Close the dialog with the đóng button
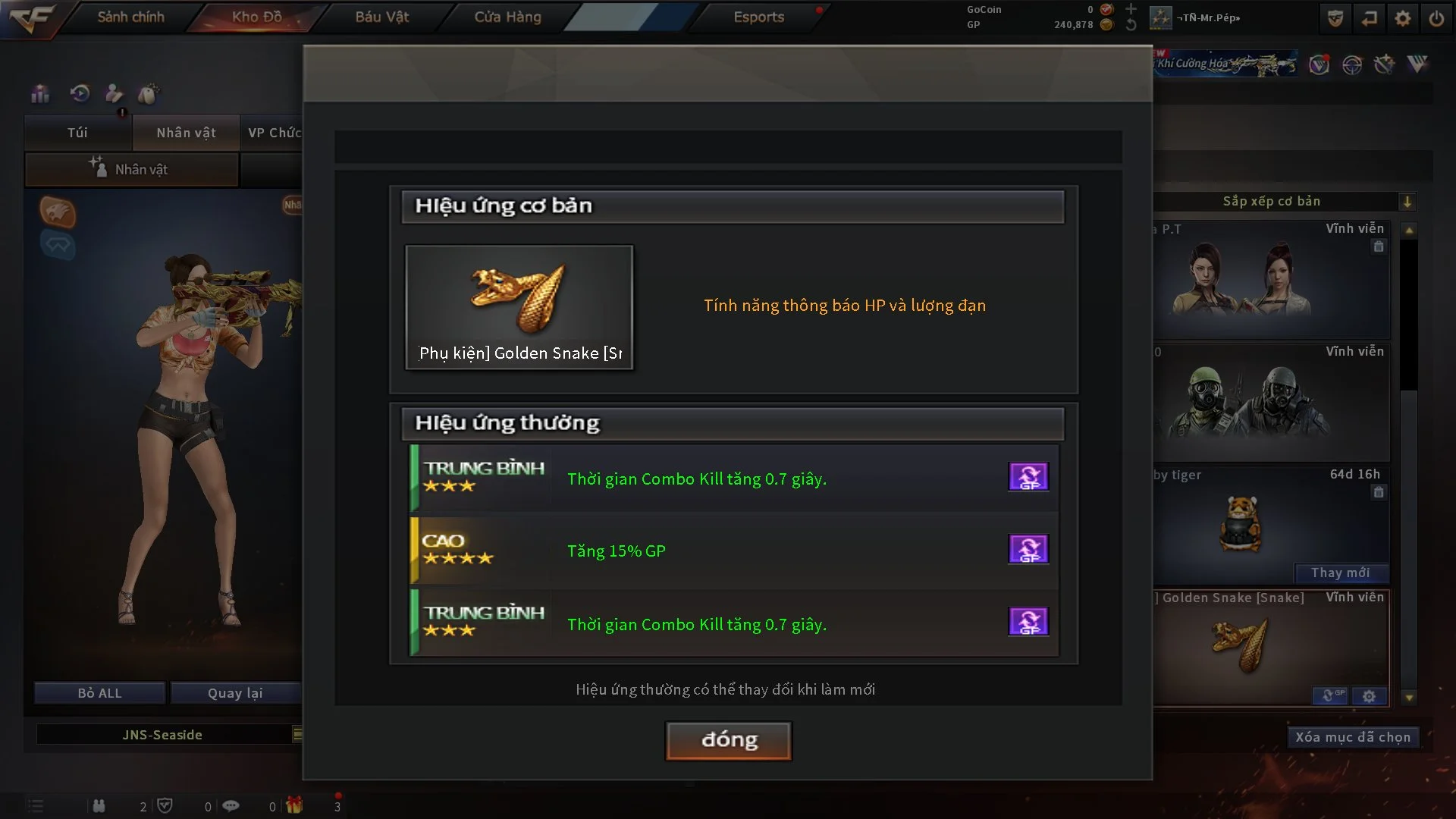The width and height of the screenshot is (1456, 819). [x=728, y=740]
